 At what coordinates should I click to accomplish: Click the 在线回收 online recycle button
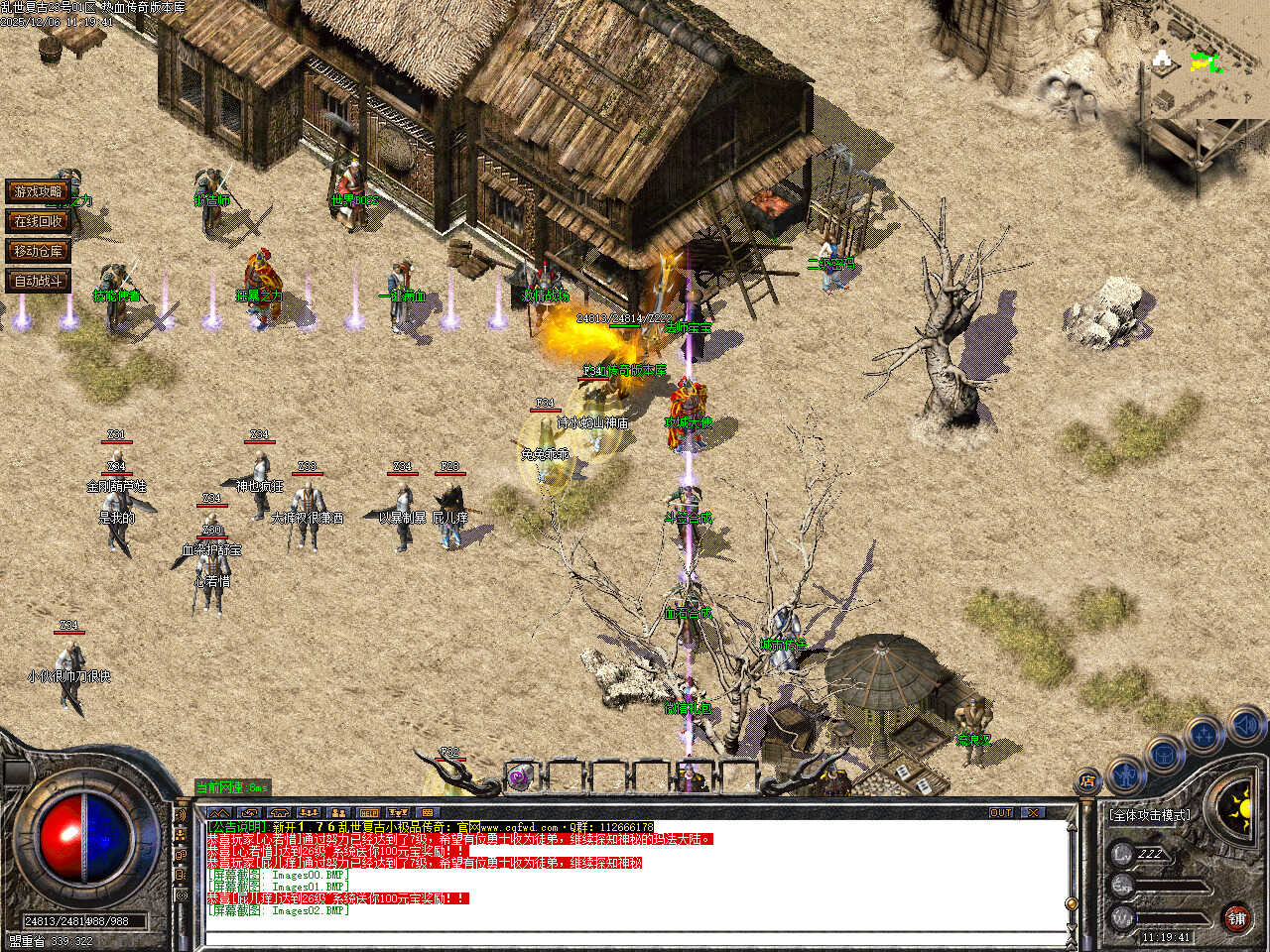[39, 221]
